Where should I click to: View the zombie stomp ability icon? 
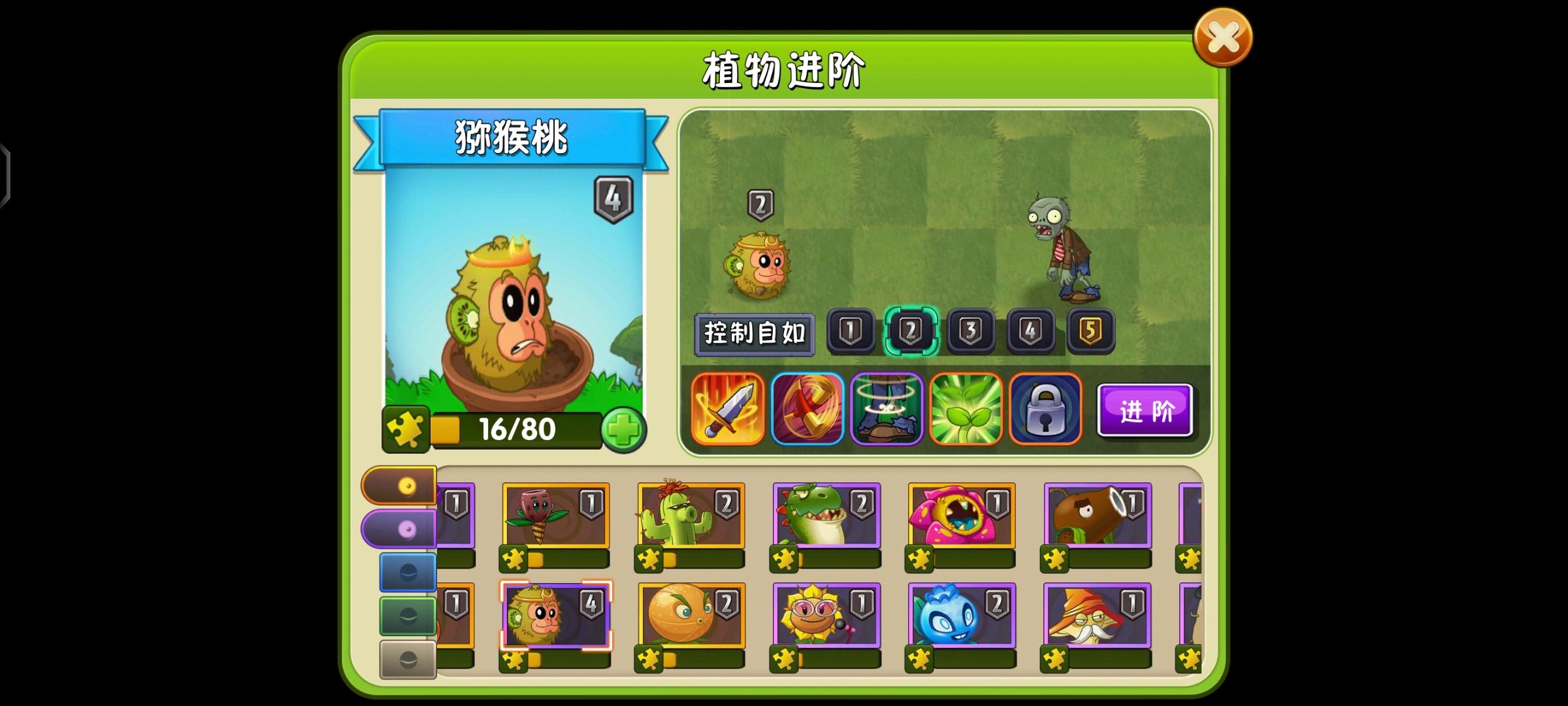887,408
